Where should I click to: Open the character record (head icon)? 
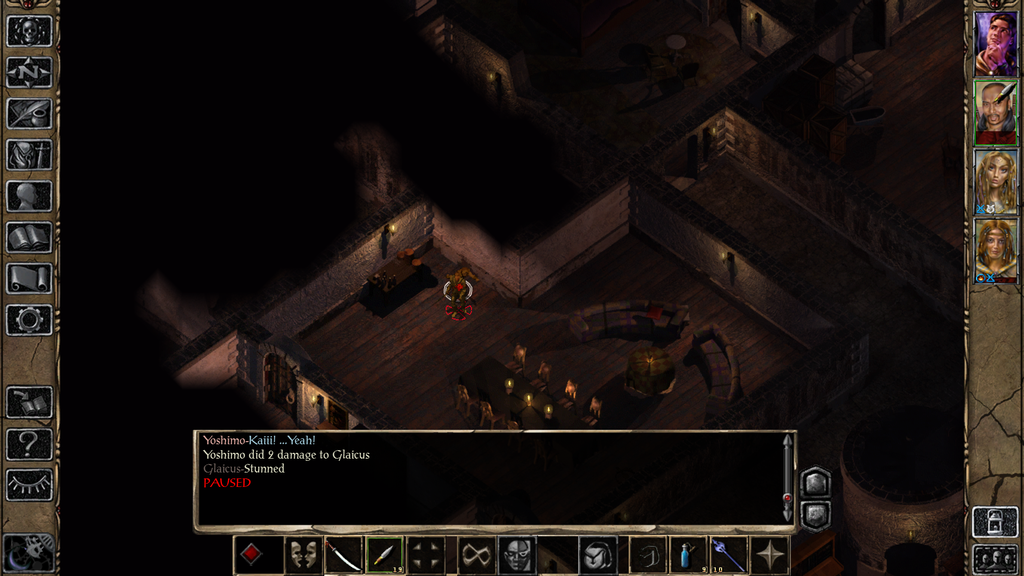tap(29, 196)
